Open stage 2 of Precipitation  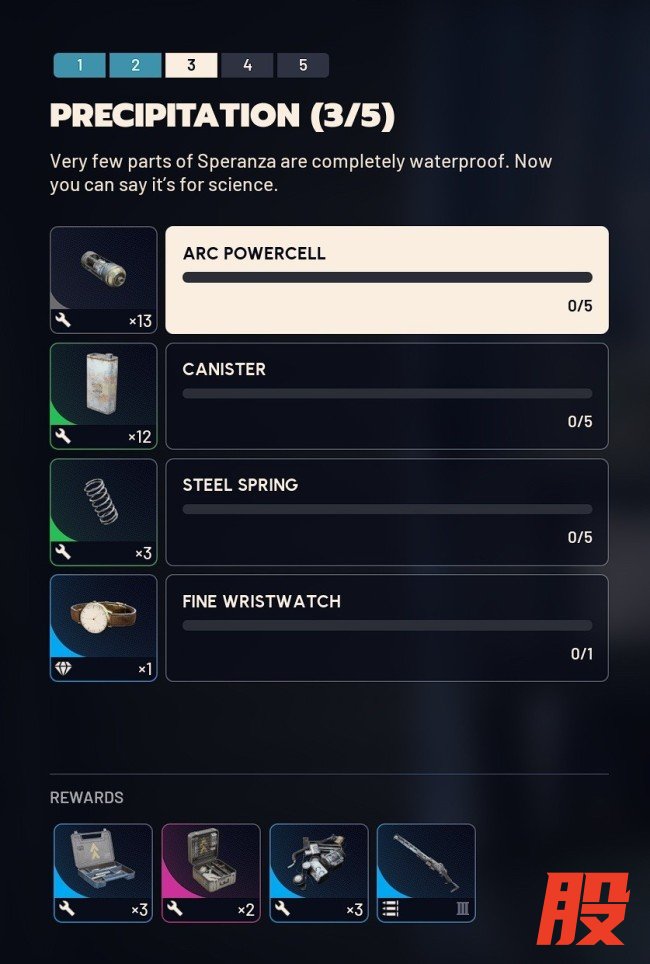click(135, 66)
